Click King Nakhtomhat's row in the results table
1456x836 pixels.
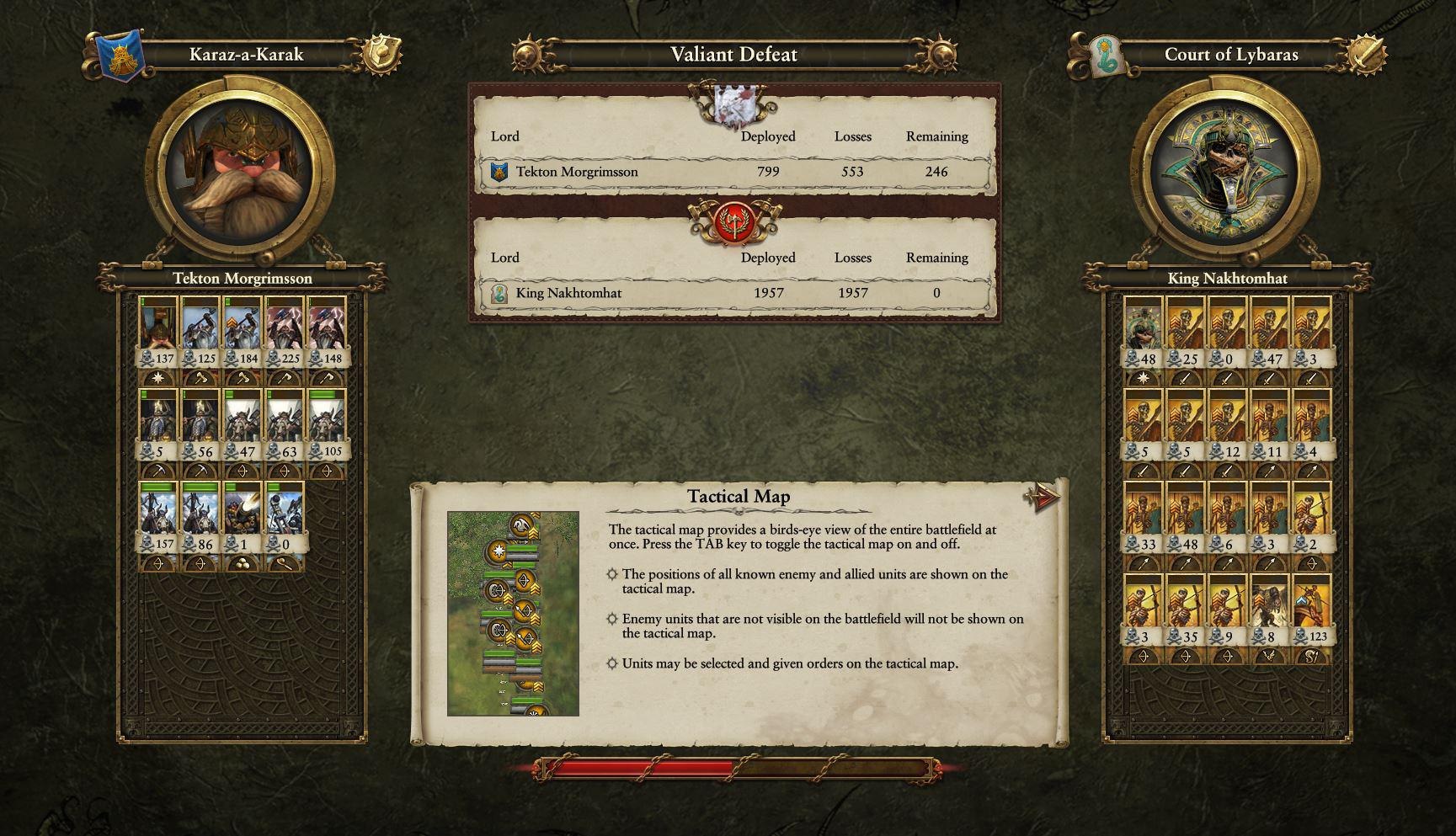click(733, 293)
